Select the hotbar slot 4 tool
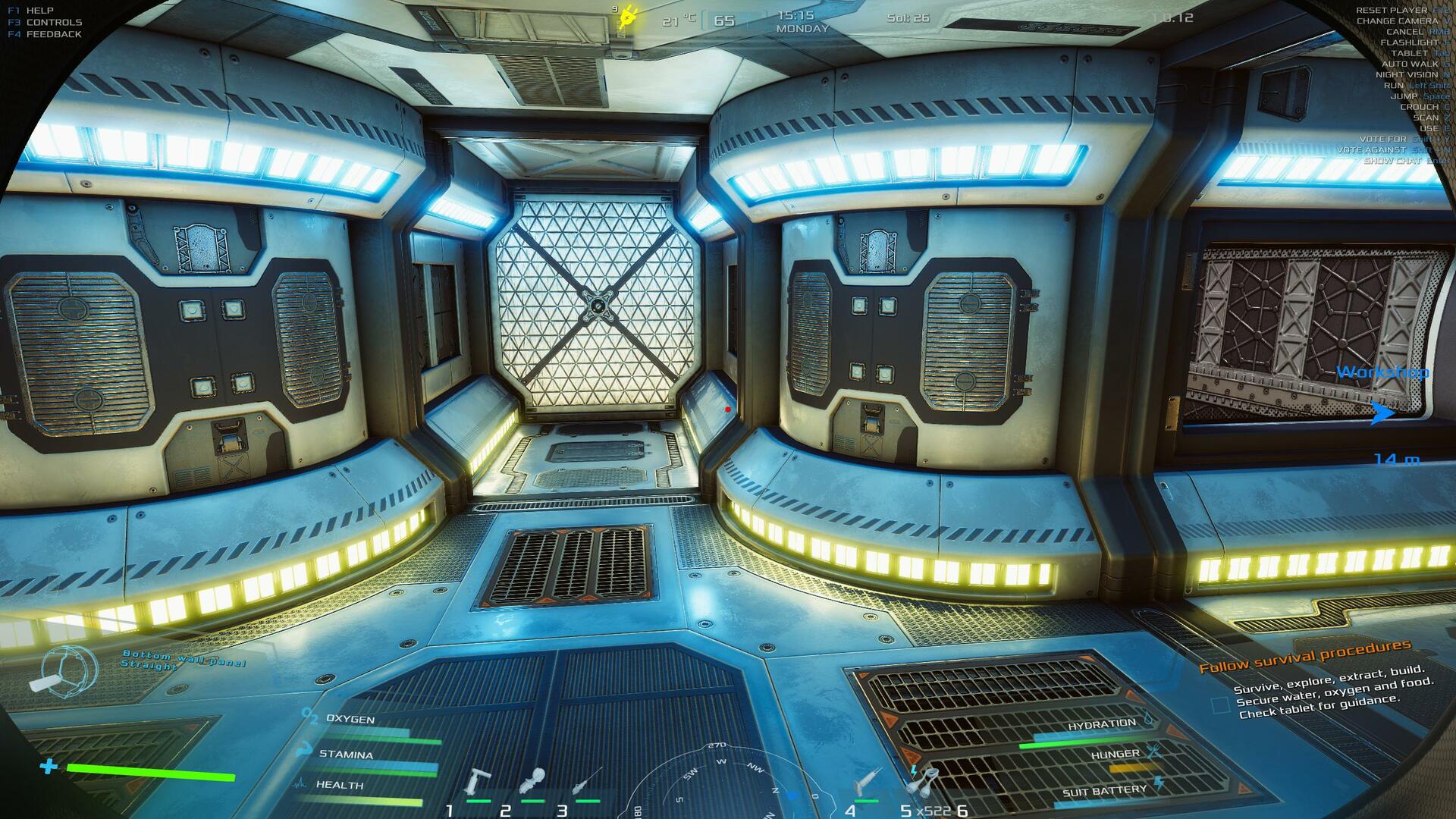This screenshot has width=1456, height=819. [866, 780]
